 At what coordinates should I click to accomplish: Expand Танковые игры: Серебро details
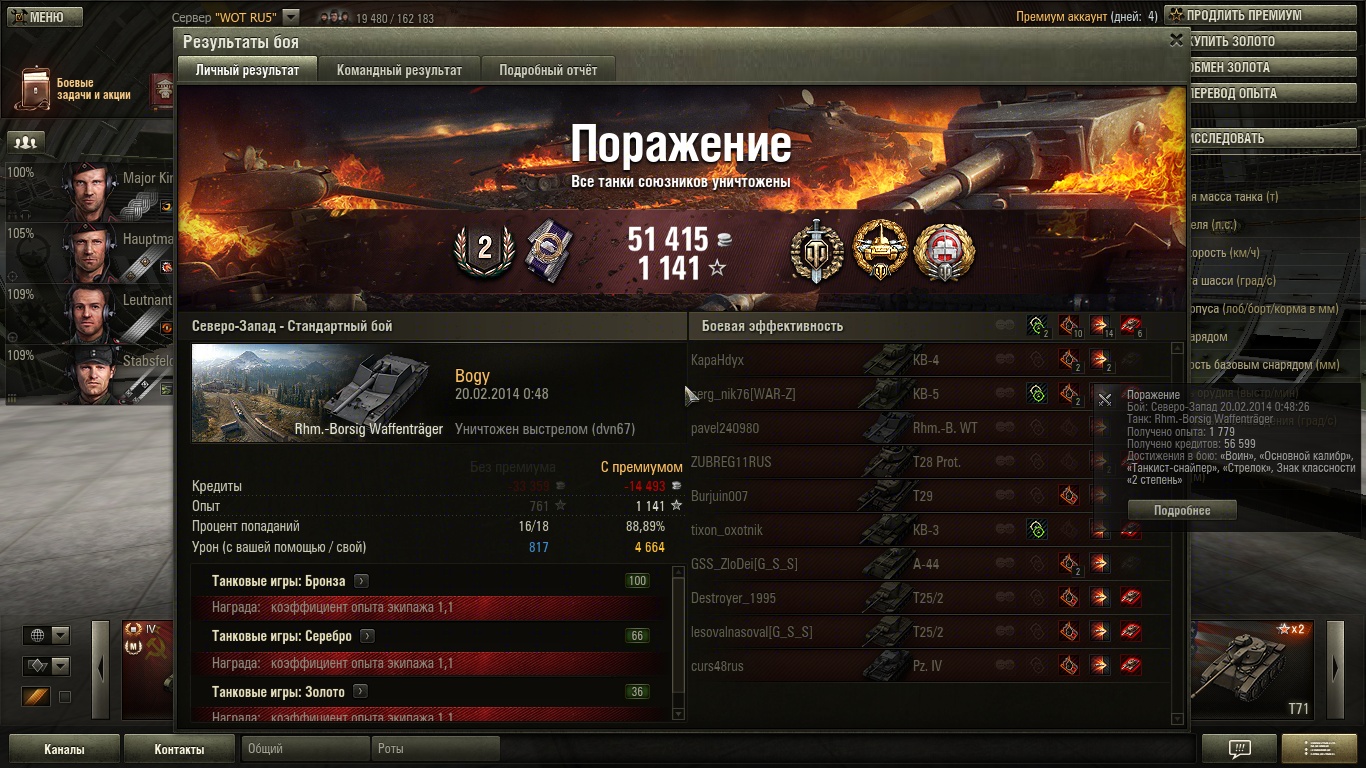367,636
